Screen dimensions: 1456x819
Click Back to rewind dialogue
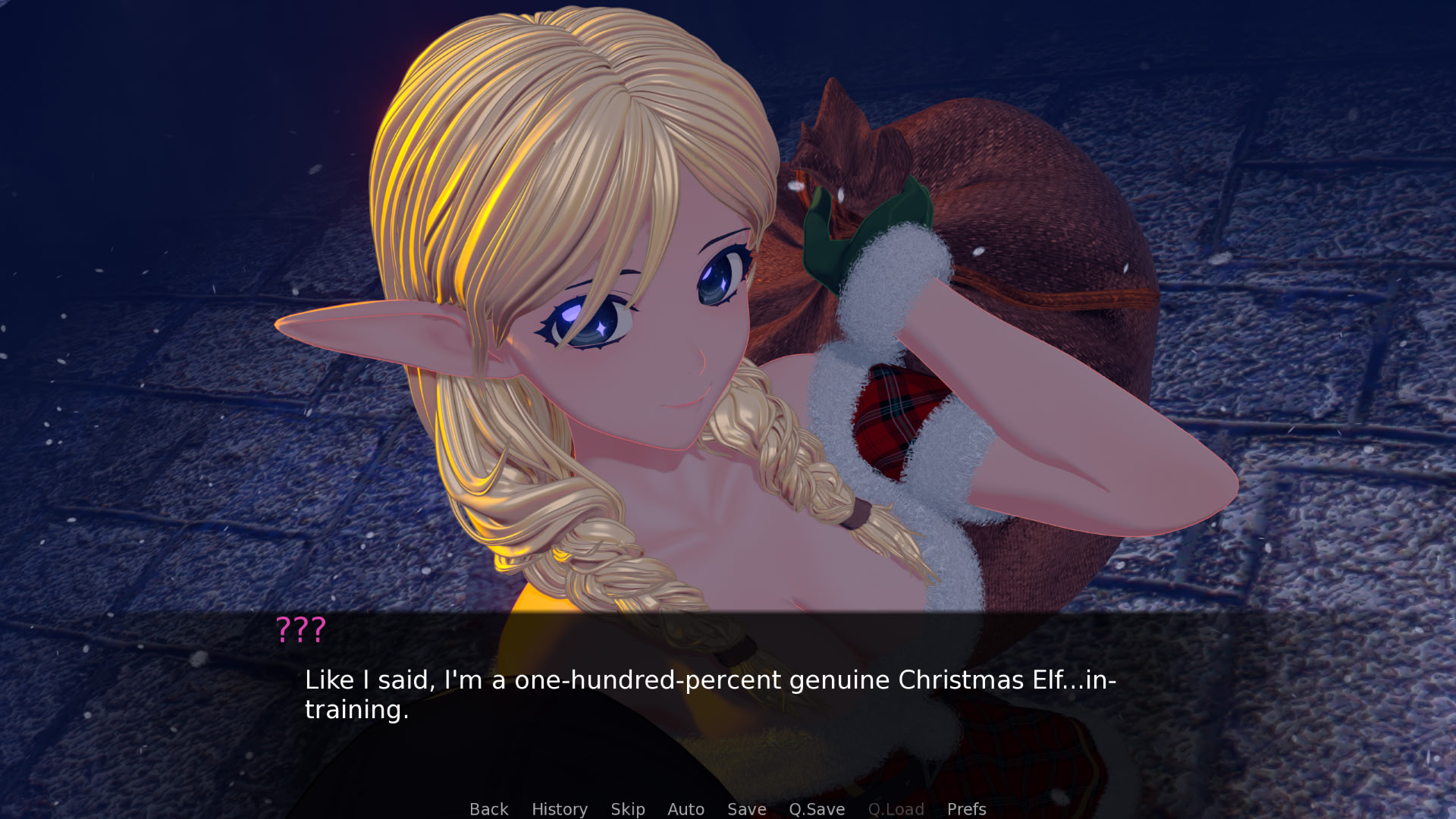488,808
